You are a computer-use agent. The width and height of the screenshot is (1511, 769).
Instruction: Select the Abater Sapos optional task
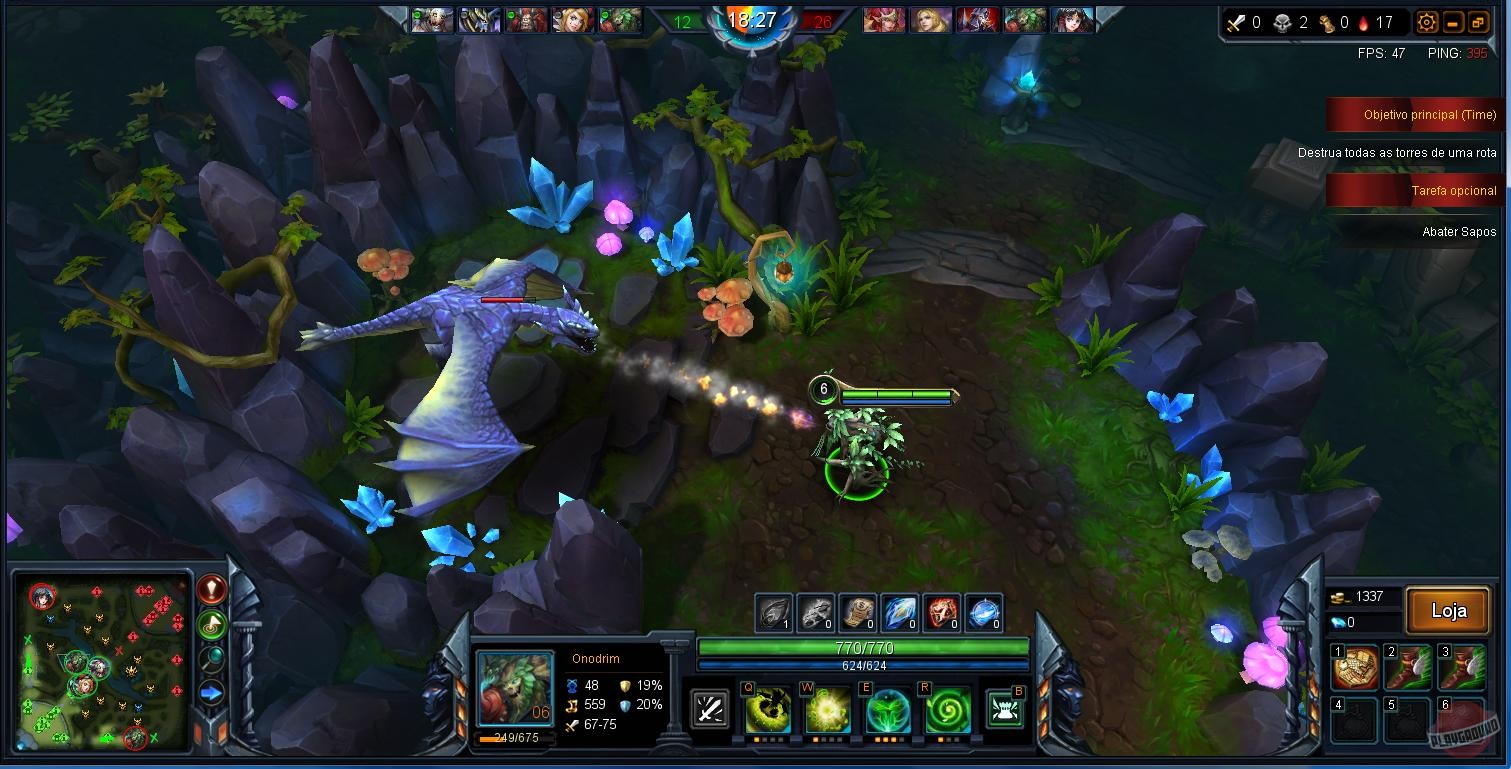(1460, 232)
